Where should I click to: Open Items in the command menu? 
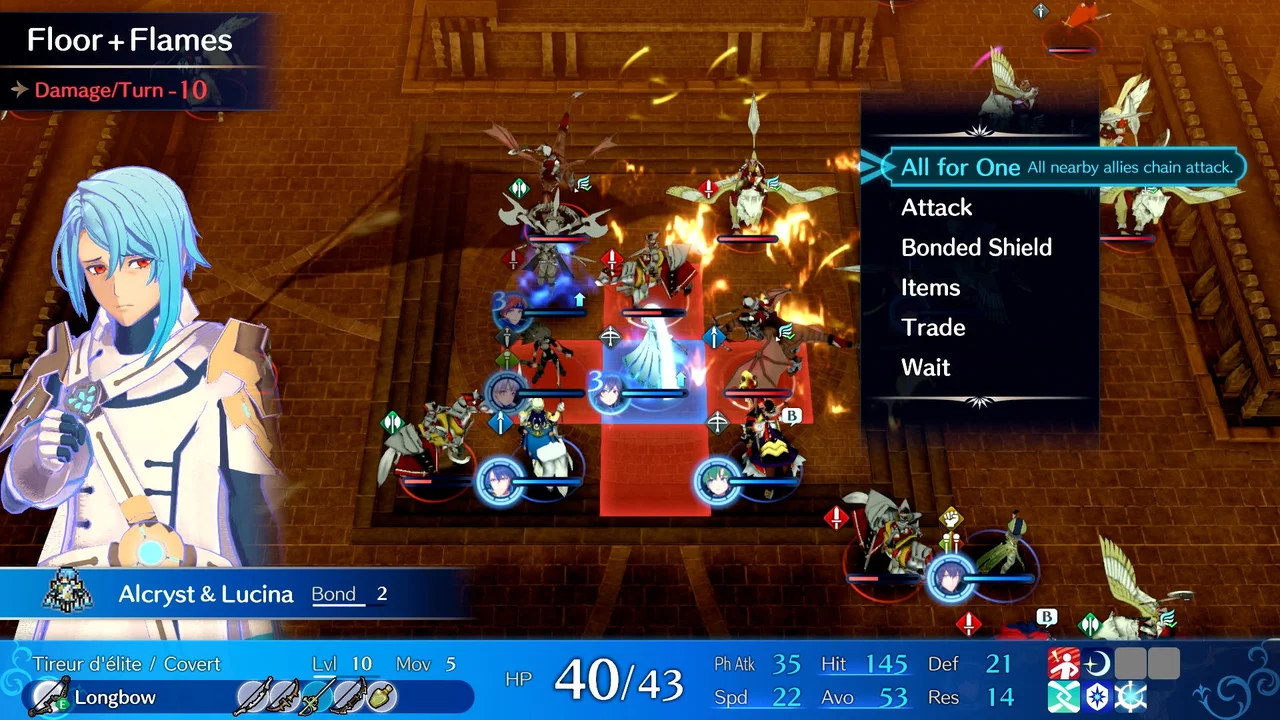[x=931, y=288]
